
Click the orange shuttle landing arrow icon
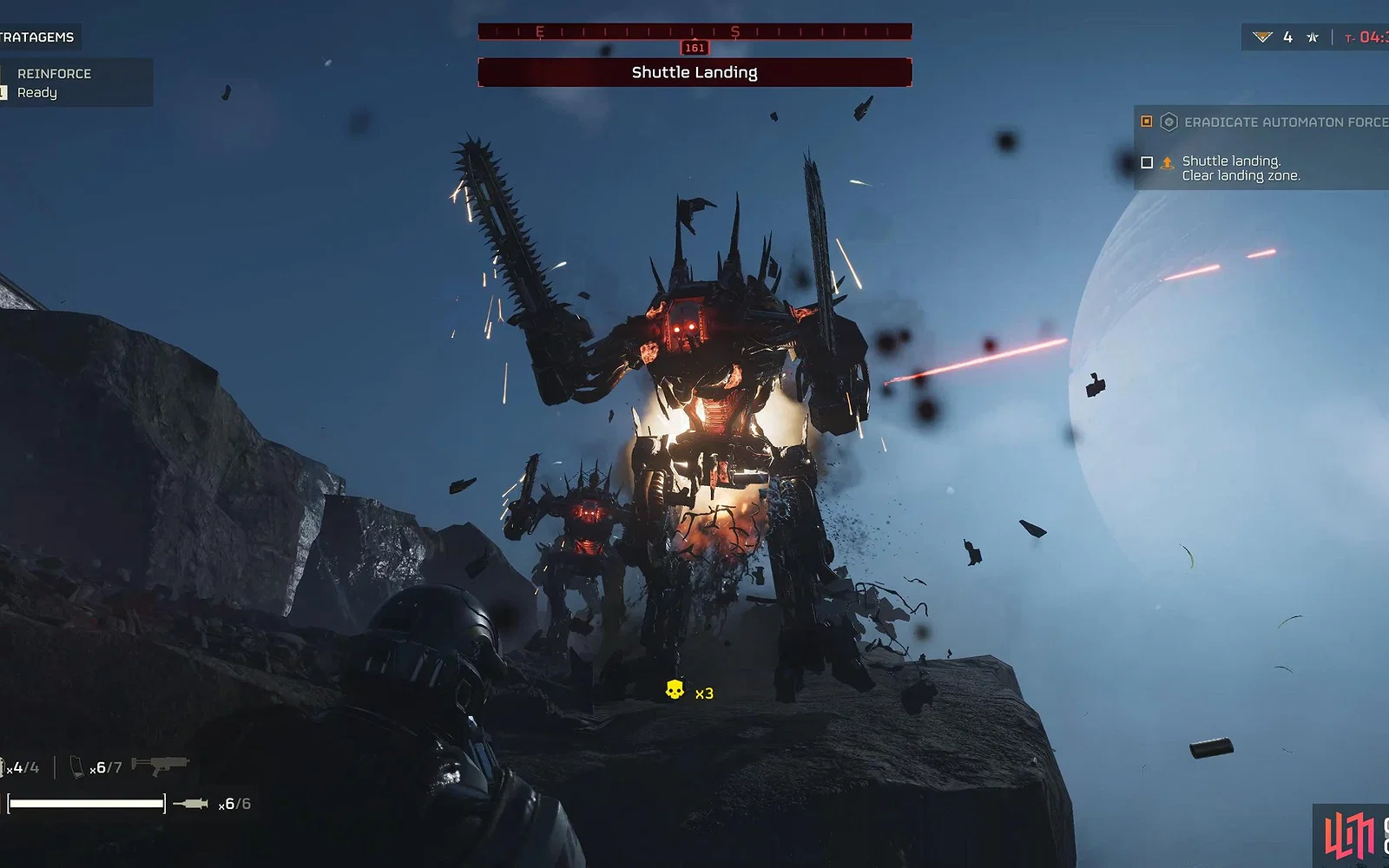tap(1168, 163)
